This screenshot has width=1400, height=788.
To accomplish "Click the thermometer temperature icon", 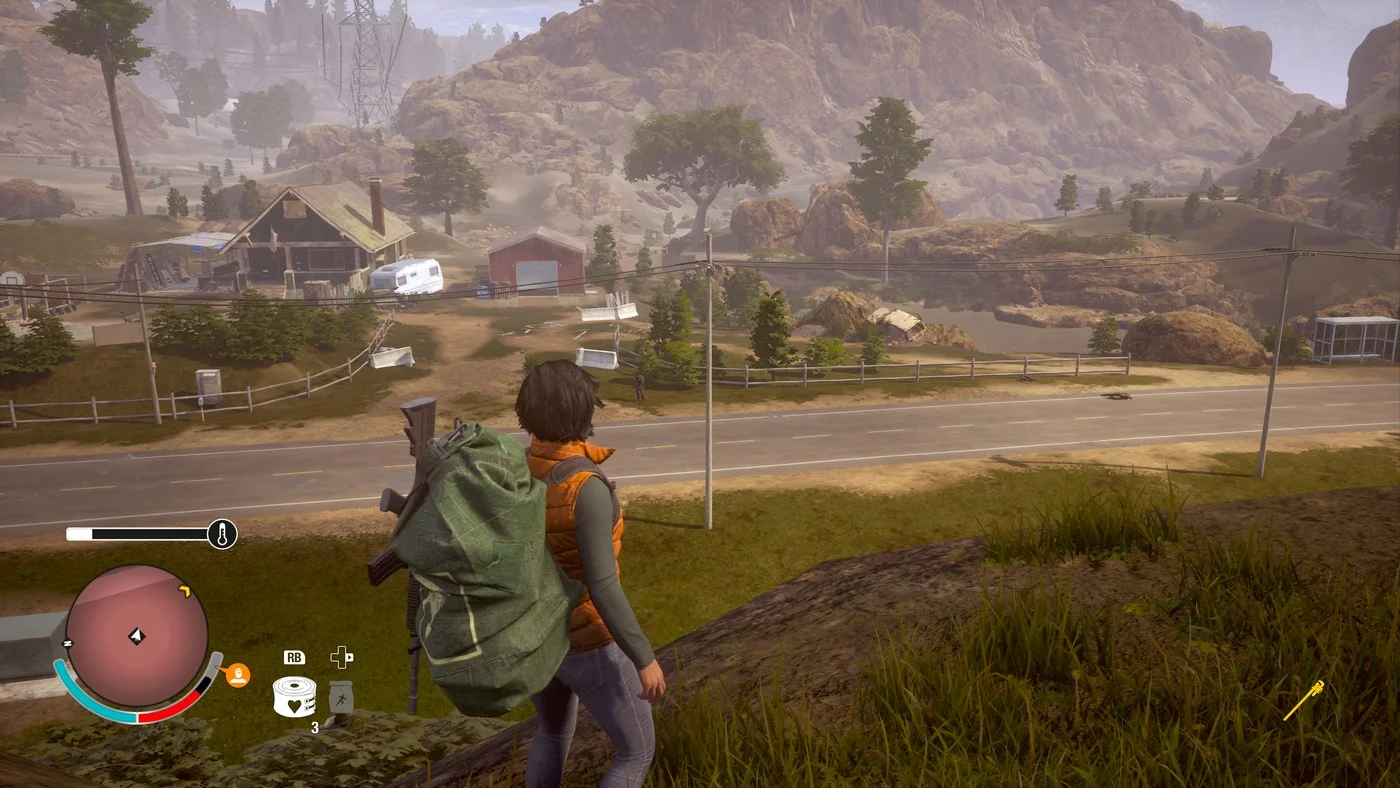I will 222,534.
